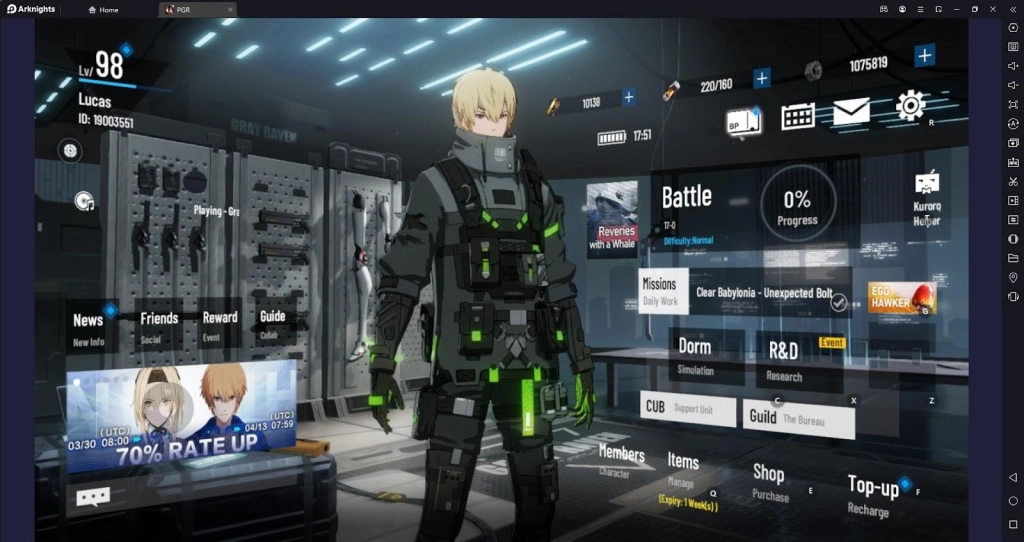This screenshot has height=542, width=1024.
Task: Open the Guide collab menu
Action: tap(272, 323)
